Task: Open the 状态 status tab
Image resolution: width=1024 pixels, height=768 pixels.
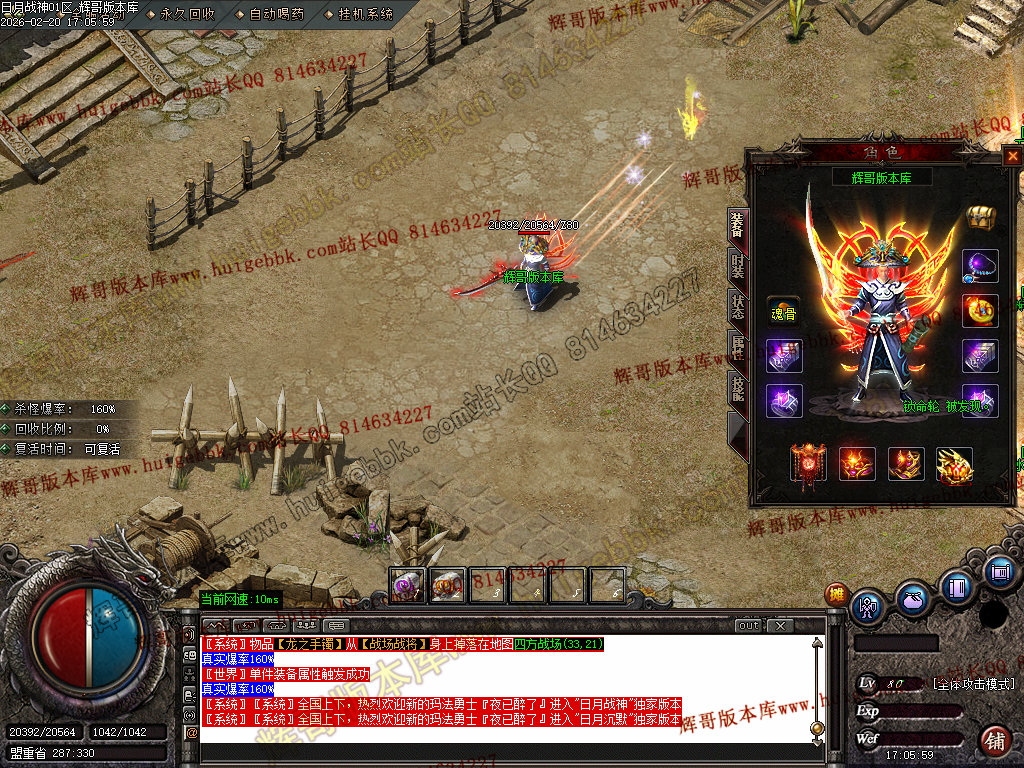Action: (x=737, y=305)
